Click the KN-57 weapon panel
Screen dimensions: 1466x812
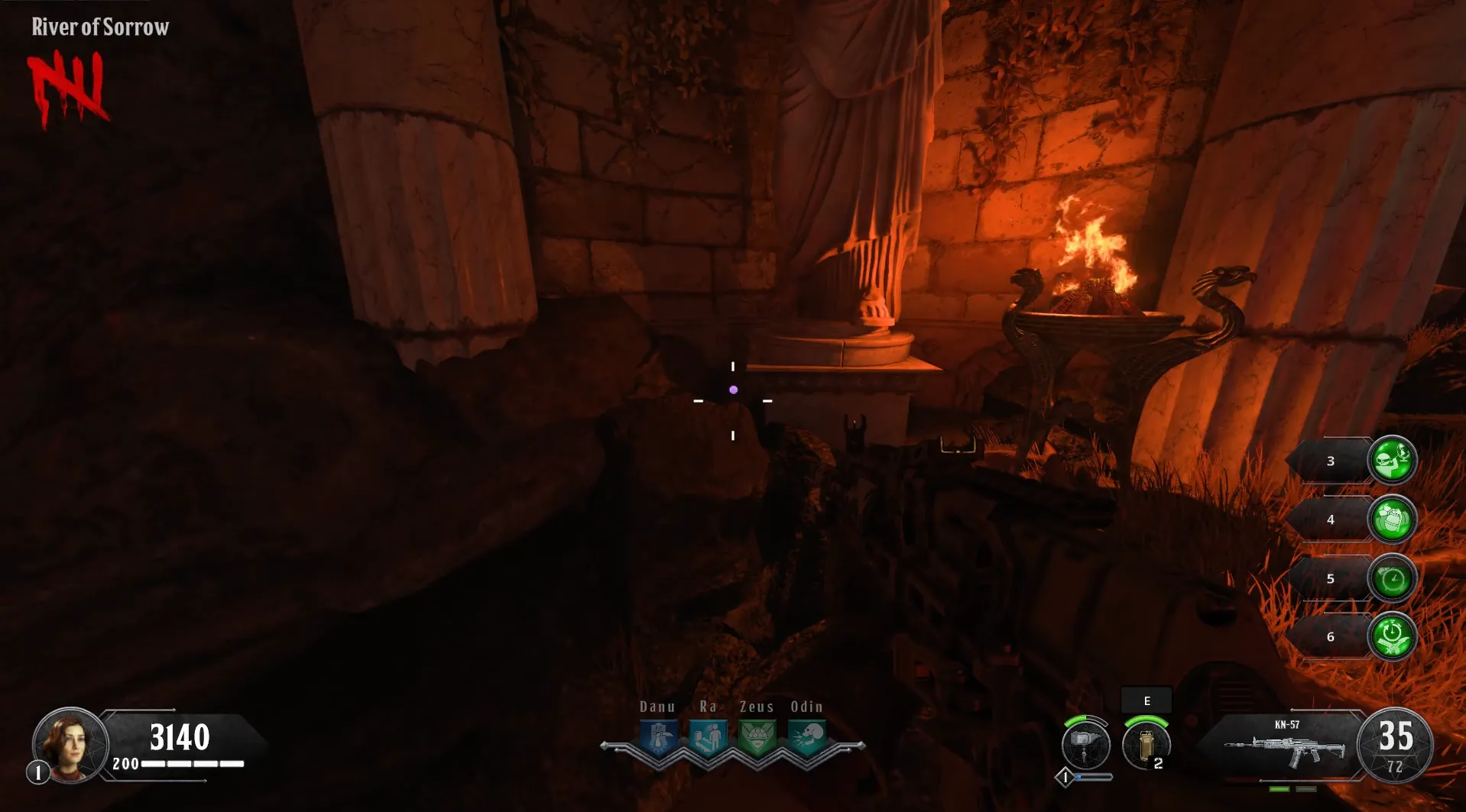[x=1284, y=746]
